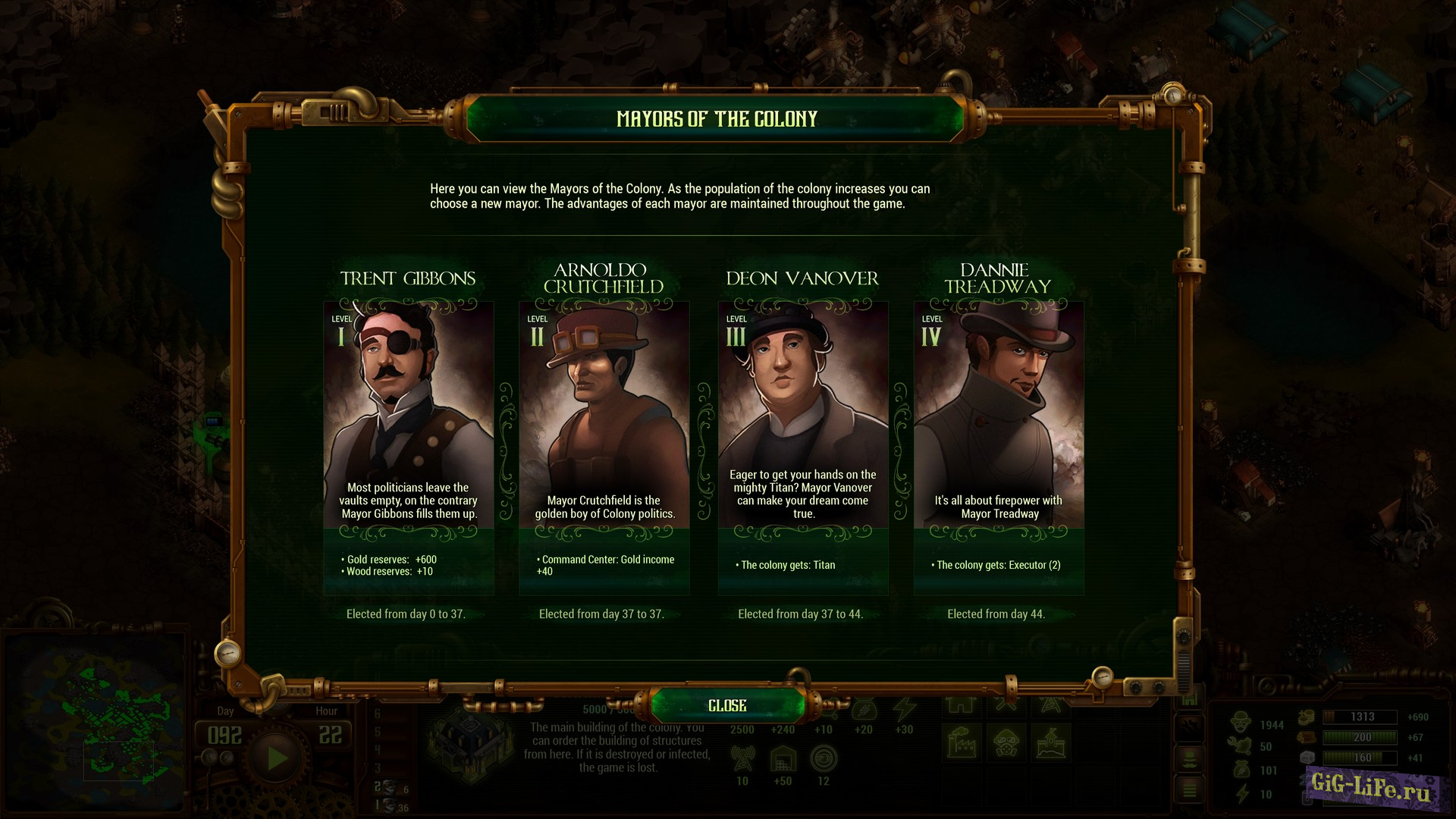Image resolution: width=1456 pixels, height=819 pixels.
Task: Click the play speed button
Action: pos(277,758)
